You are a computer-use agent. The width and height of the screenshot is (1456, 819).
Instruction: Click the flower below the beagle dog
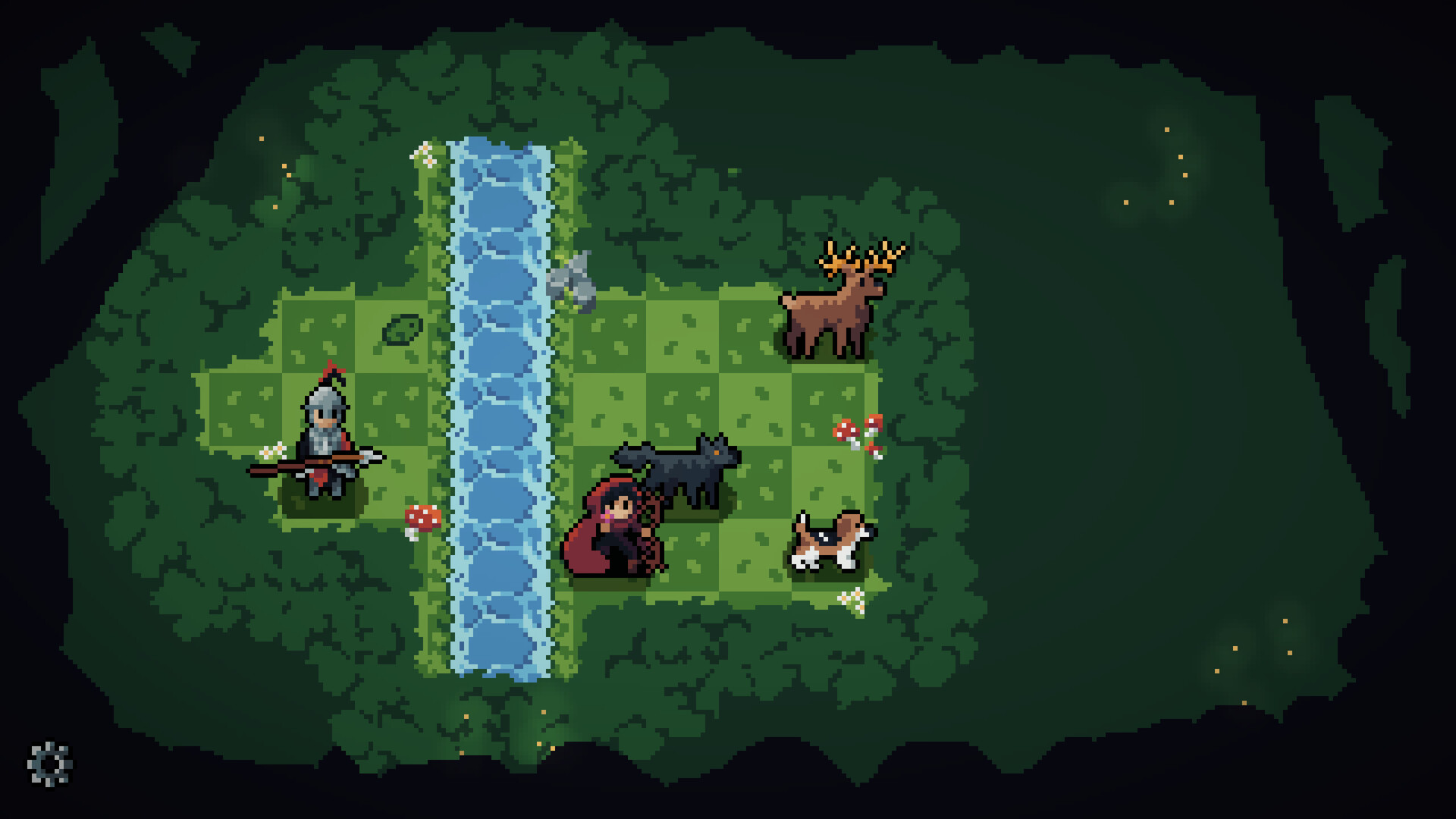(x=851, y=599)
